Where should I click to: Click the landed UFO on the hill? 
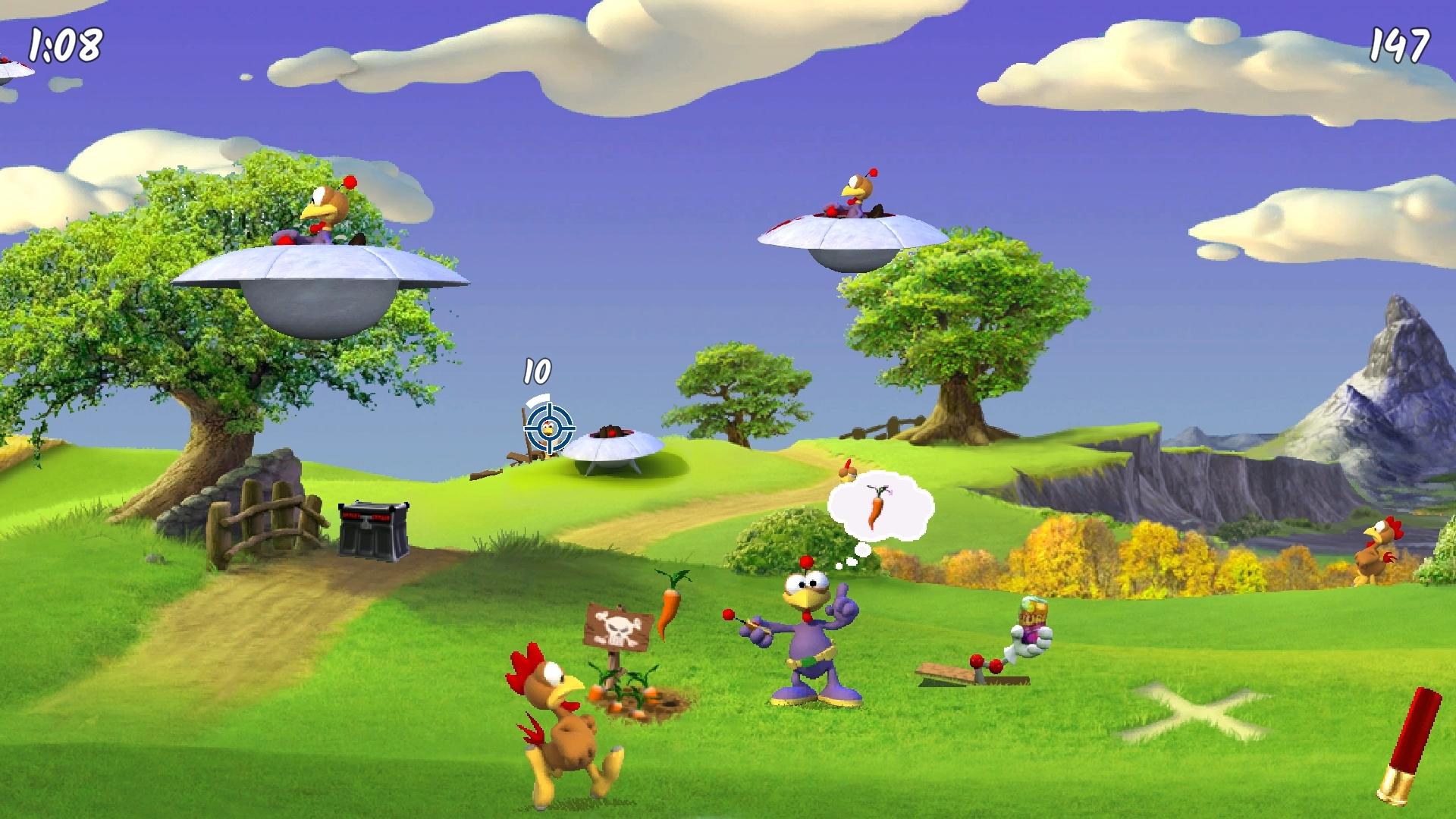click(x=614, y=447)
